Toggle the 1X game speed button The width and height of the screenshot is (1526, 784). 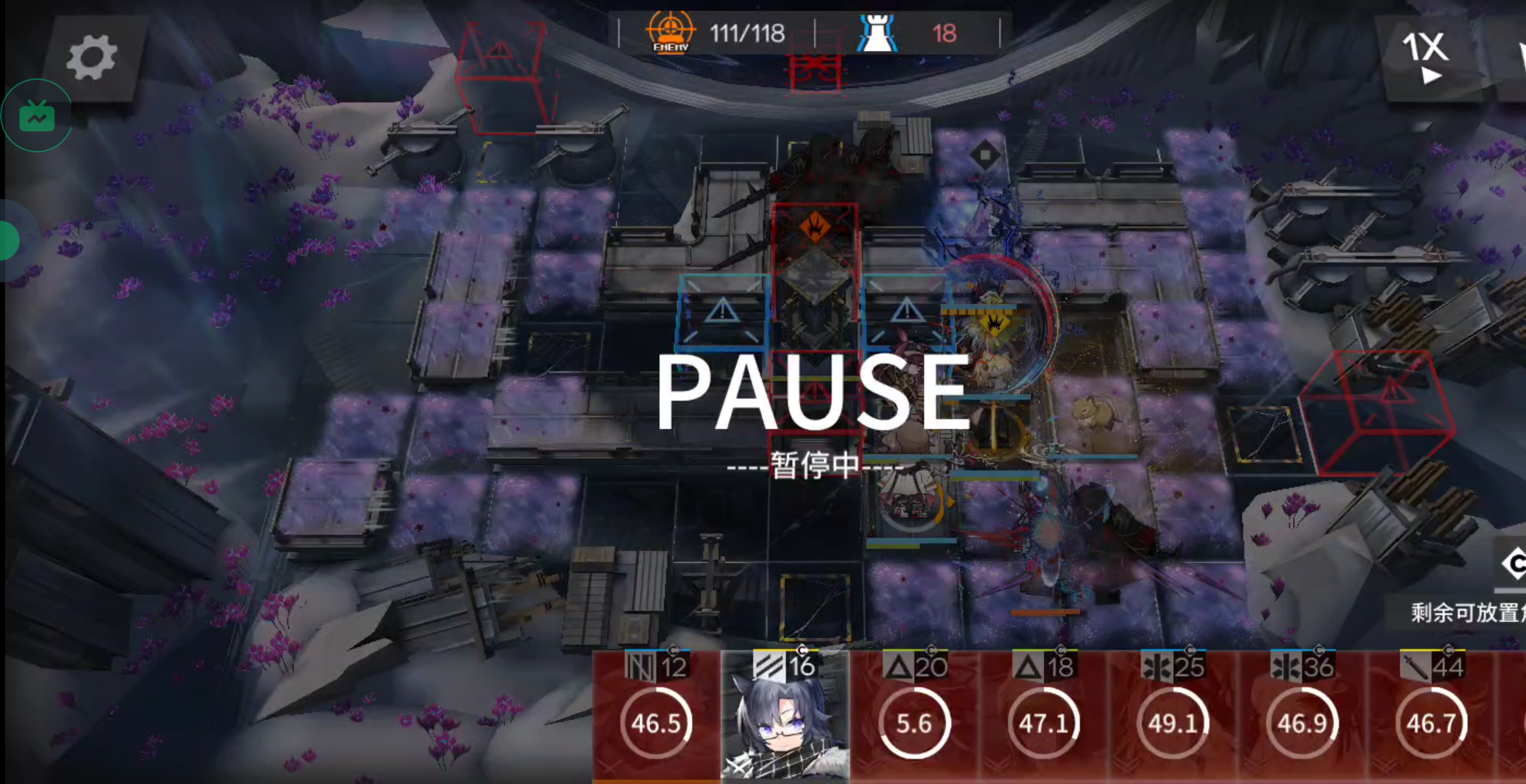point(1426,57)
